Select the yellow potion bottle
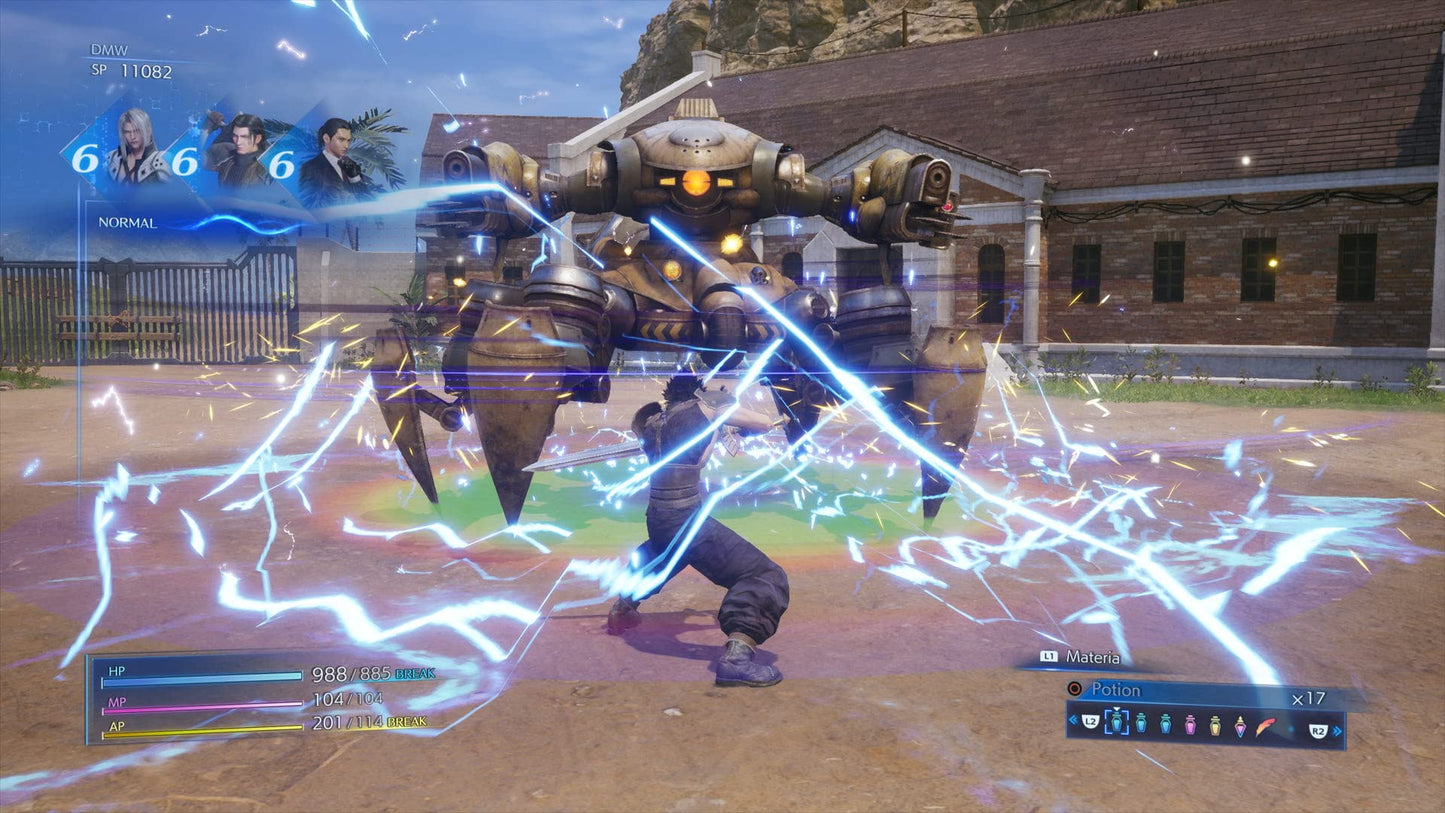Screen dimensions: 1445x813 [1215, 724]
